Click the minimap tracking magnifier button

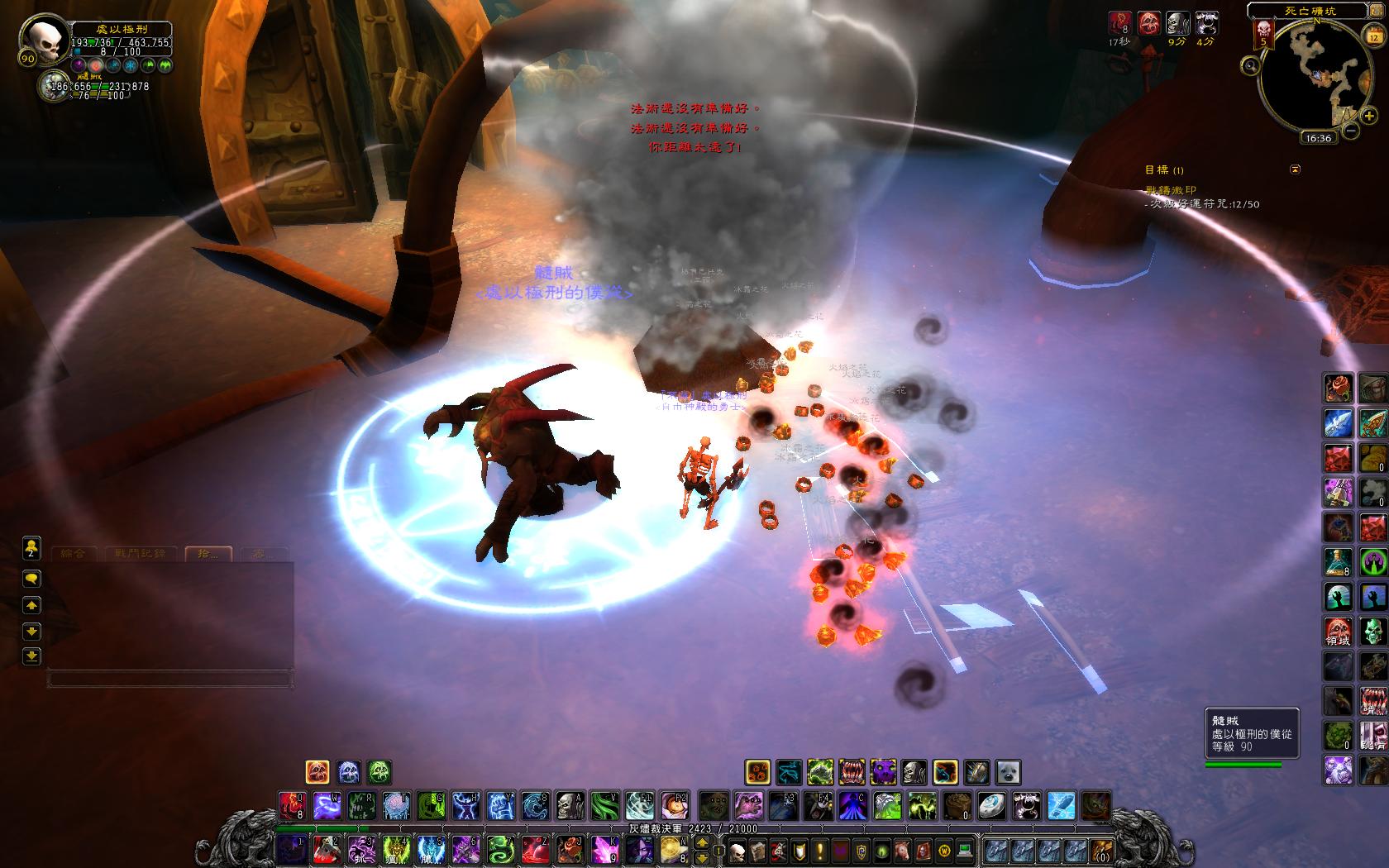click(x=1251, y=65)
